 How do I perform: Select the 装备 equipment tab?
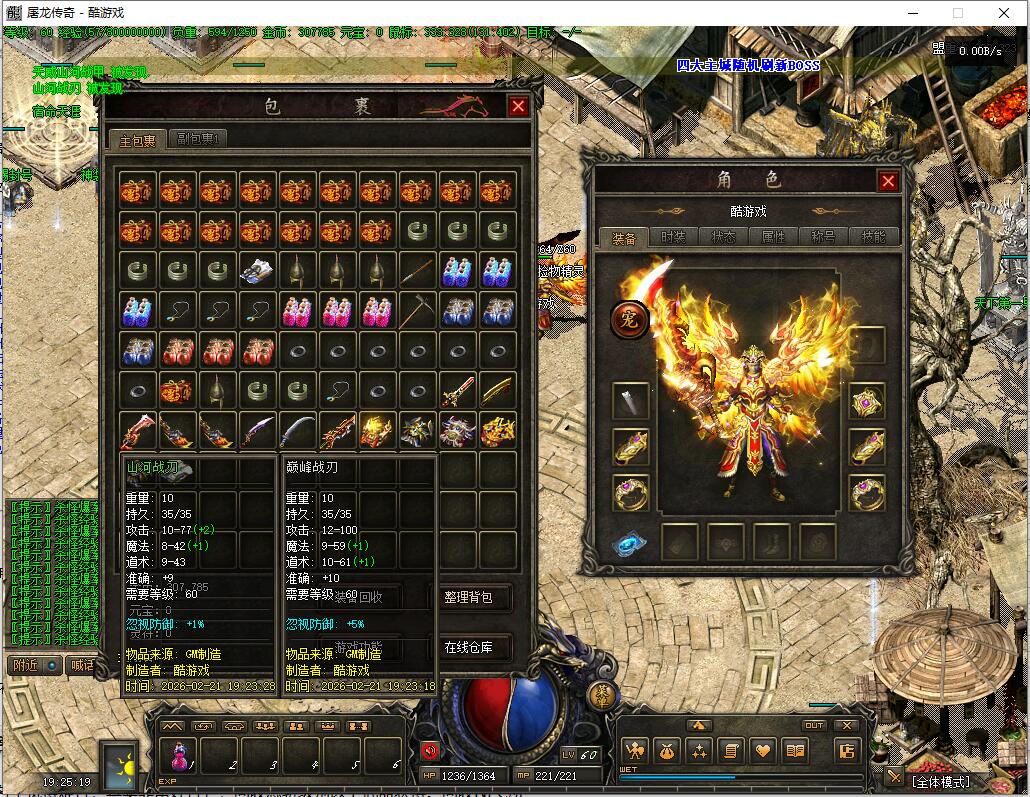click(x=624, y=237)
